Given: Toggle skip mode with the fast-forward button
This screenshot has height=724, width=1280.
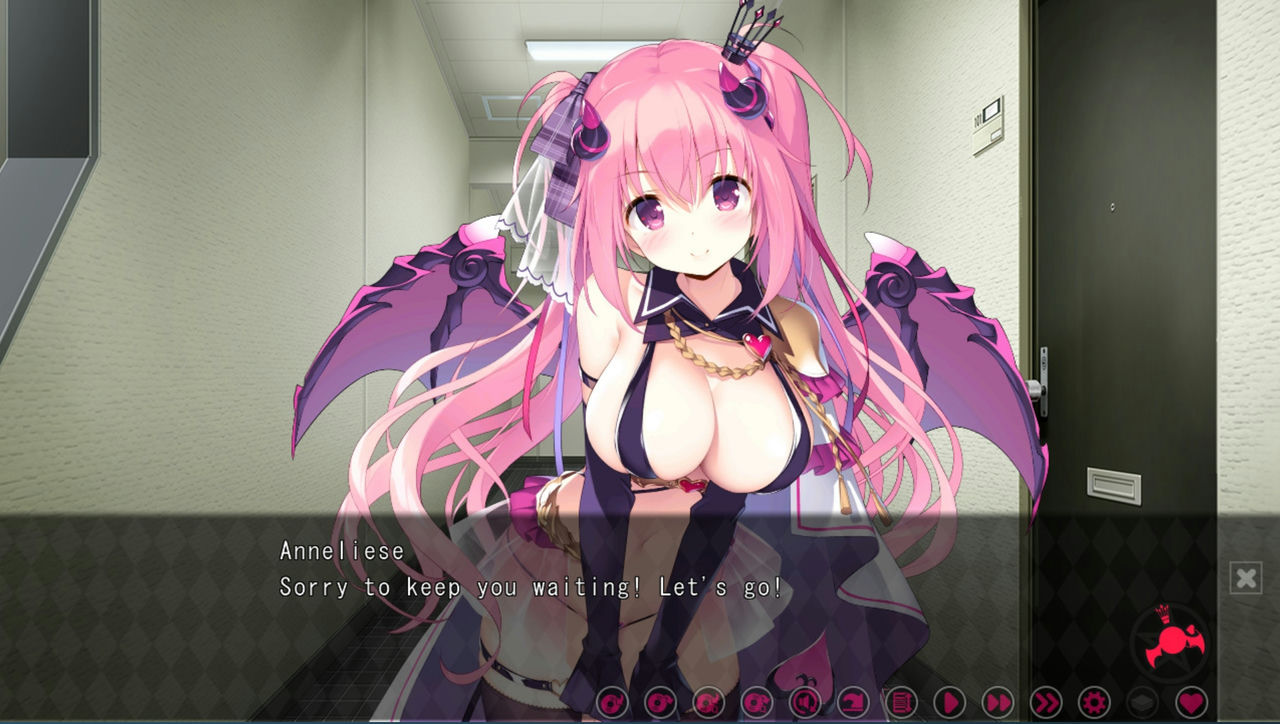Looking at the screenshot, I should (998, 703).
